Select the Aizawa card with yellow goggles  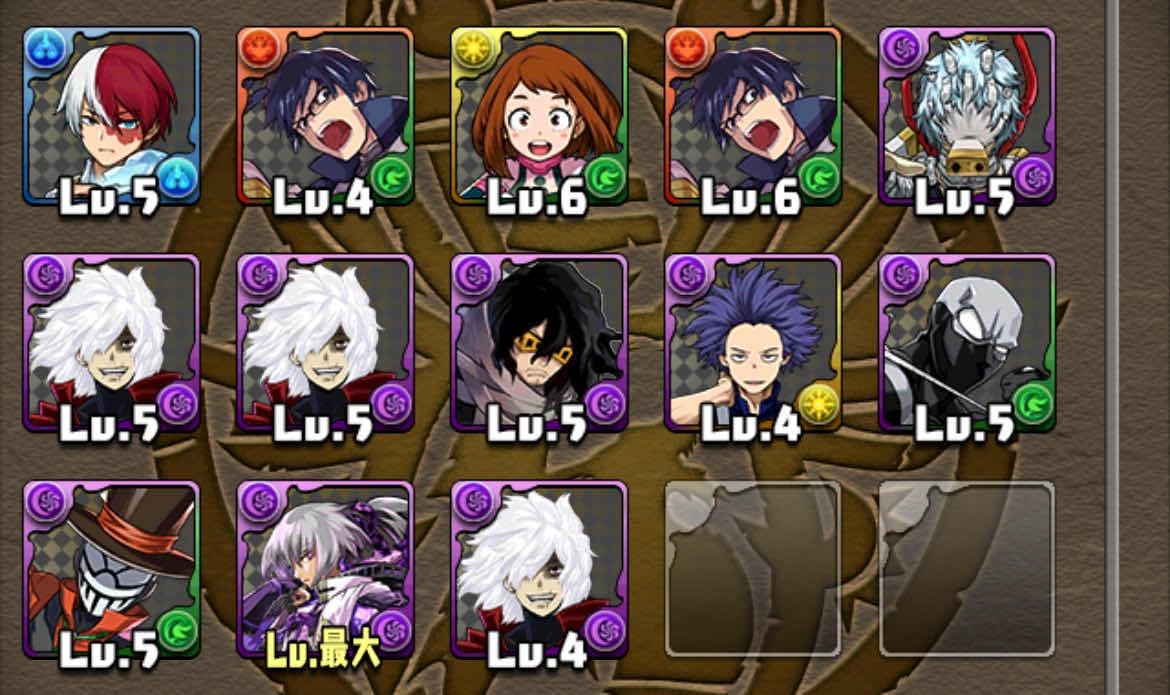tap(539, 343)
